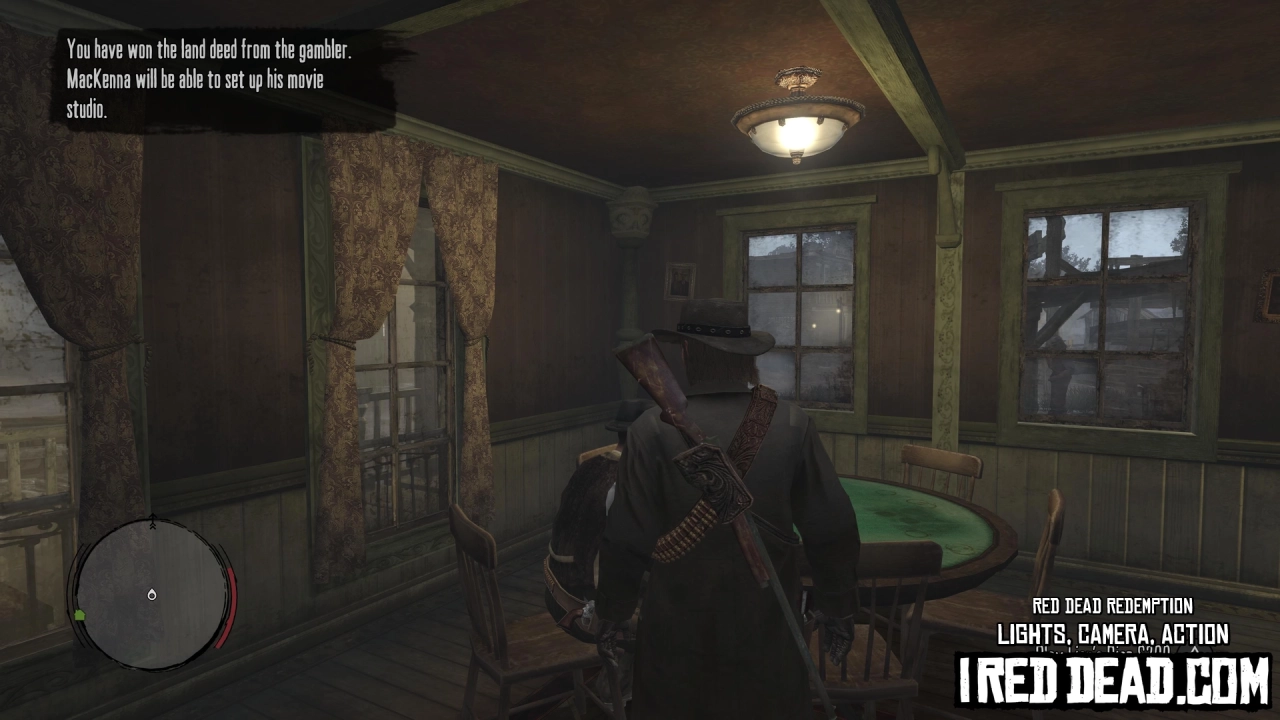Click the green safehouse icon on the minimap

[x=80, y=614]
